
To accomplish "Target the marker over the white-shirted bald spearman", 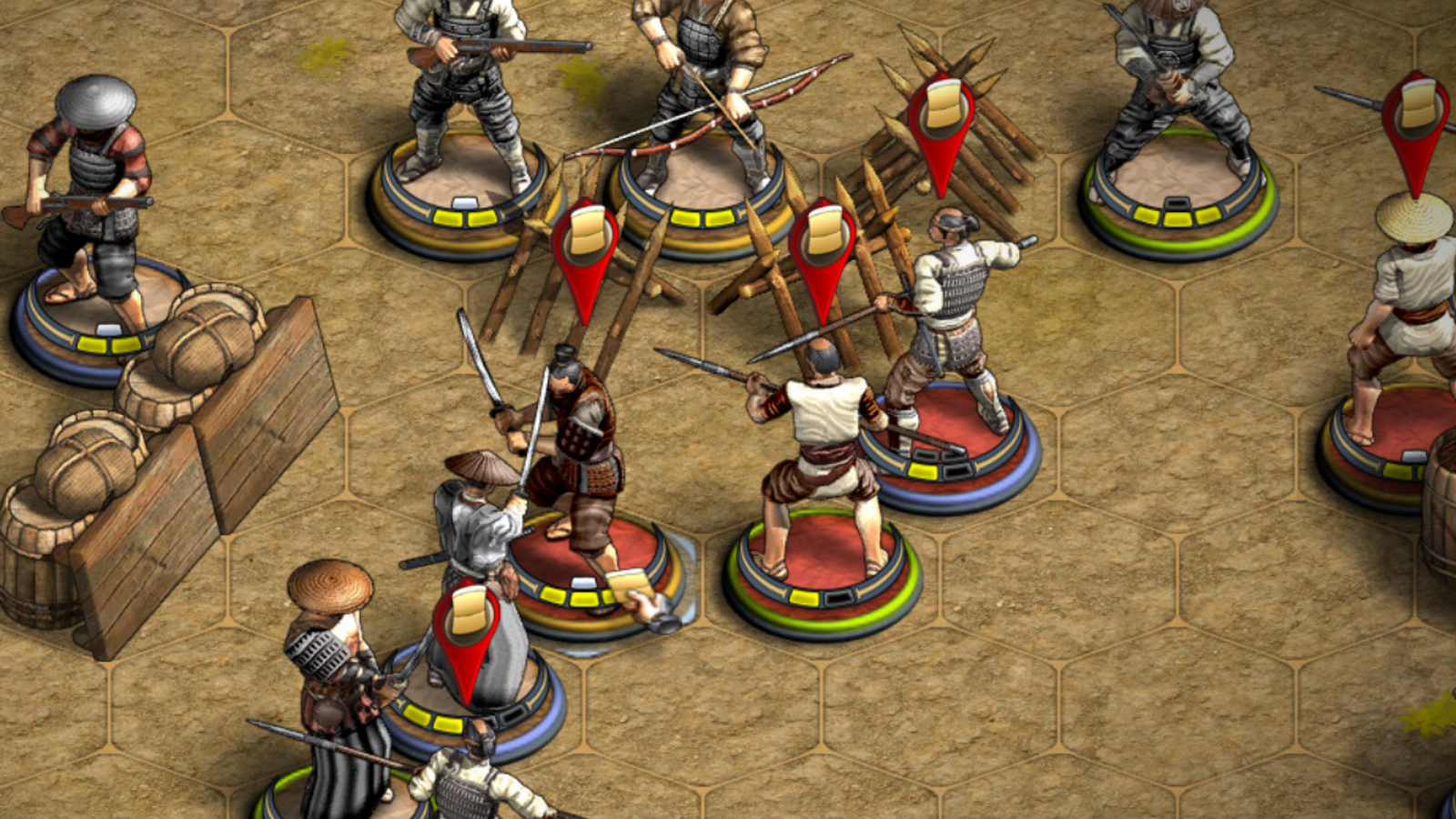I will coord(823,244).
